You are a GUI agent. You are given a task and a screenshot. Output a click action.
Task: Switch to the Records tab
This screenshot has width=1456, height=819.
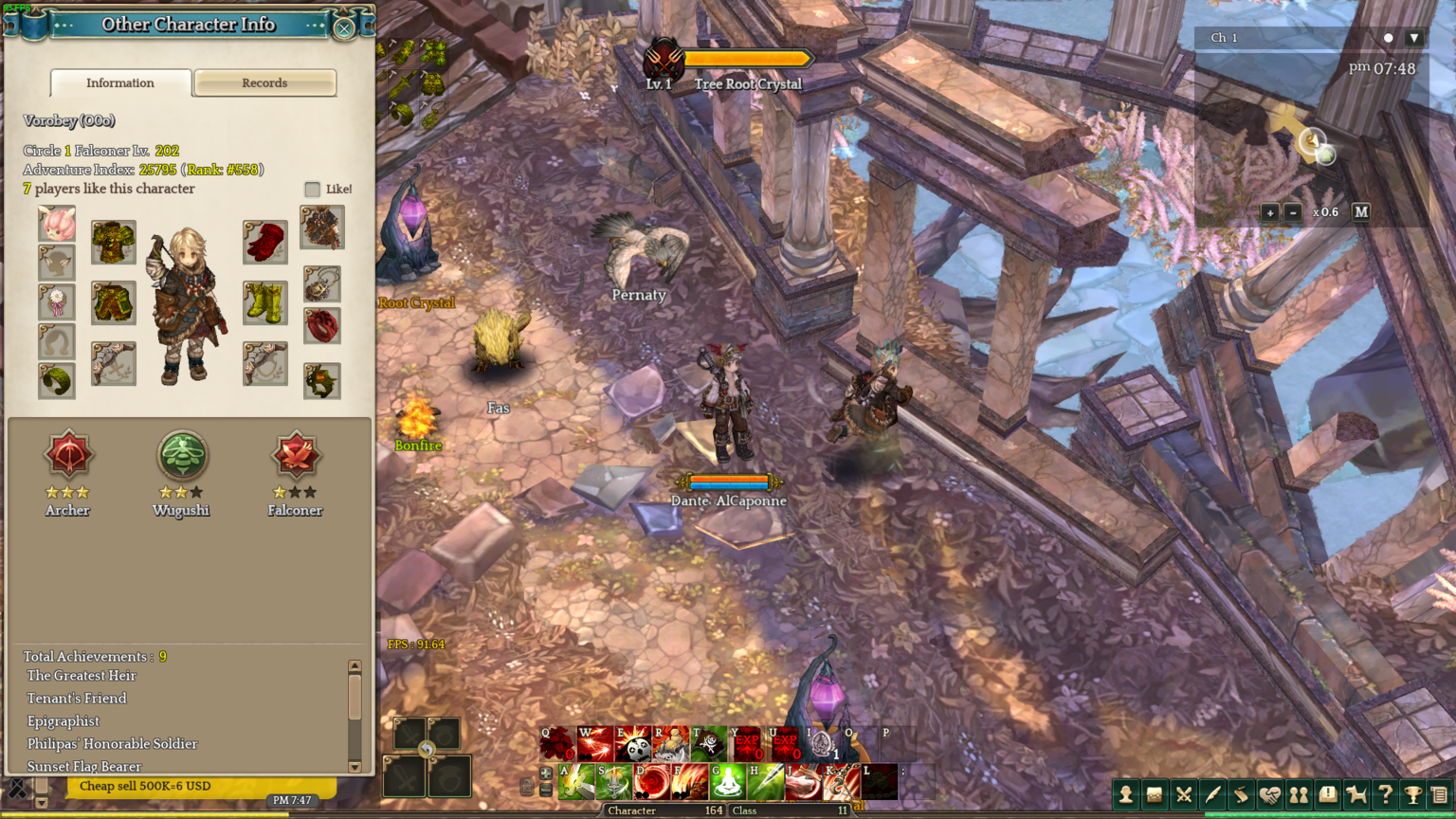point(264,83)
